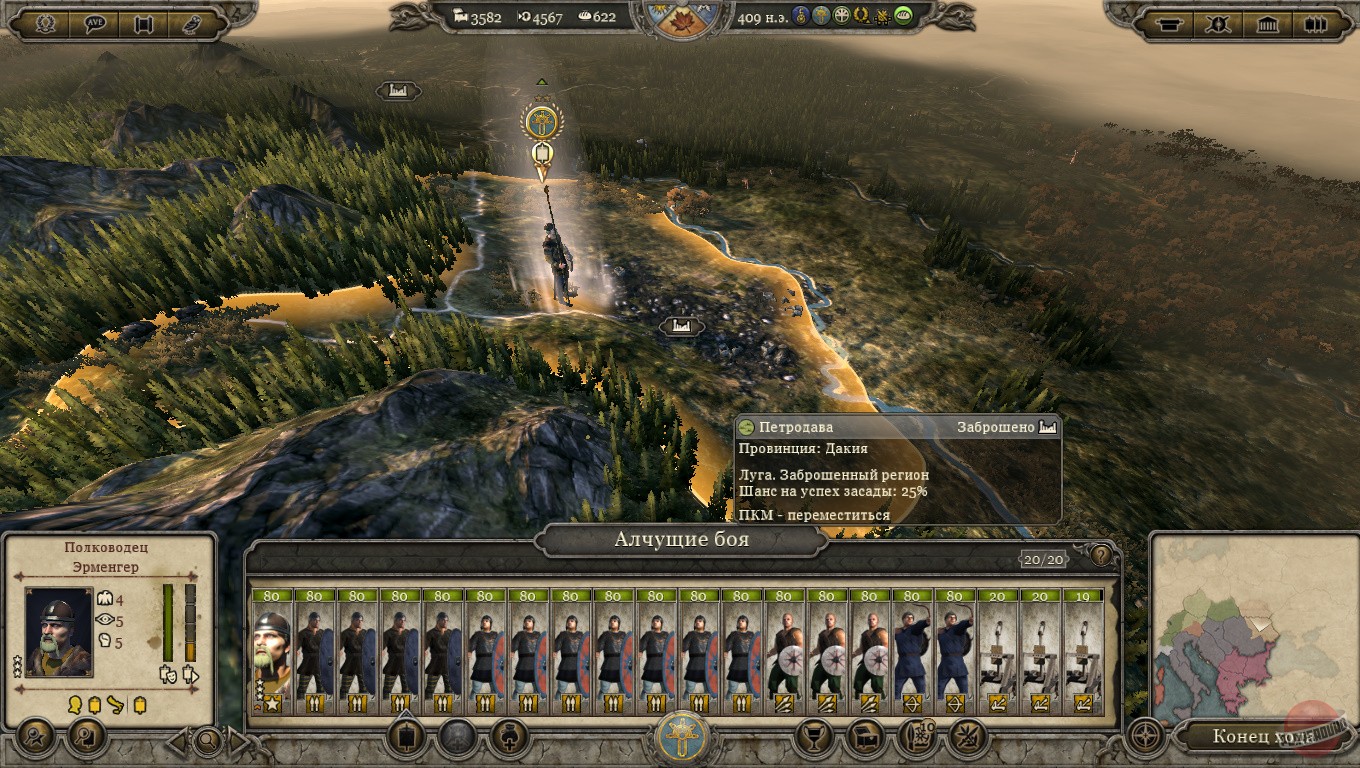Click the magnifier button between the arrows
The image size is (1360, 768).
(x=208, y=741)
